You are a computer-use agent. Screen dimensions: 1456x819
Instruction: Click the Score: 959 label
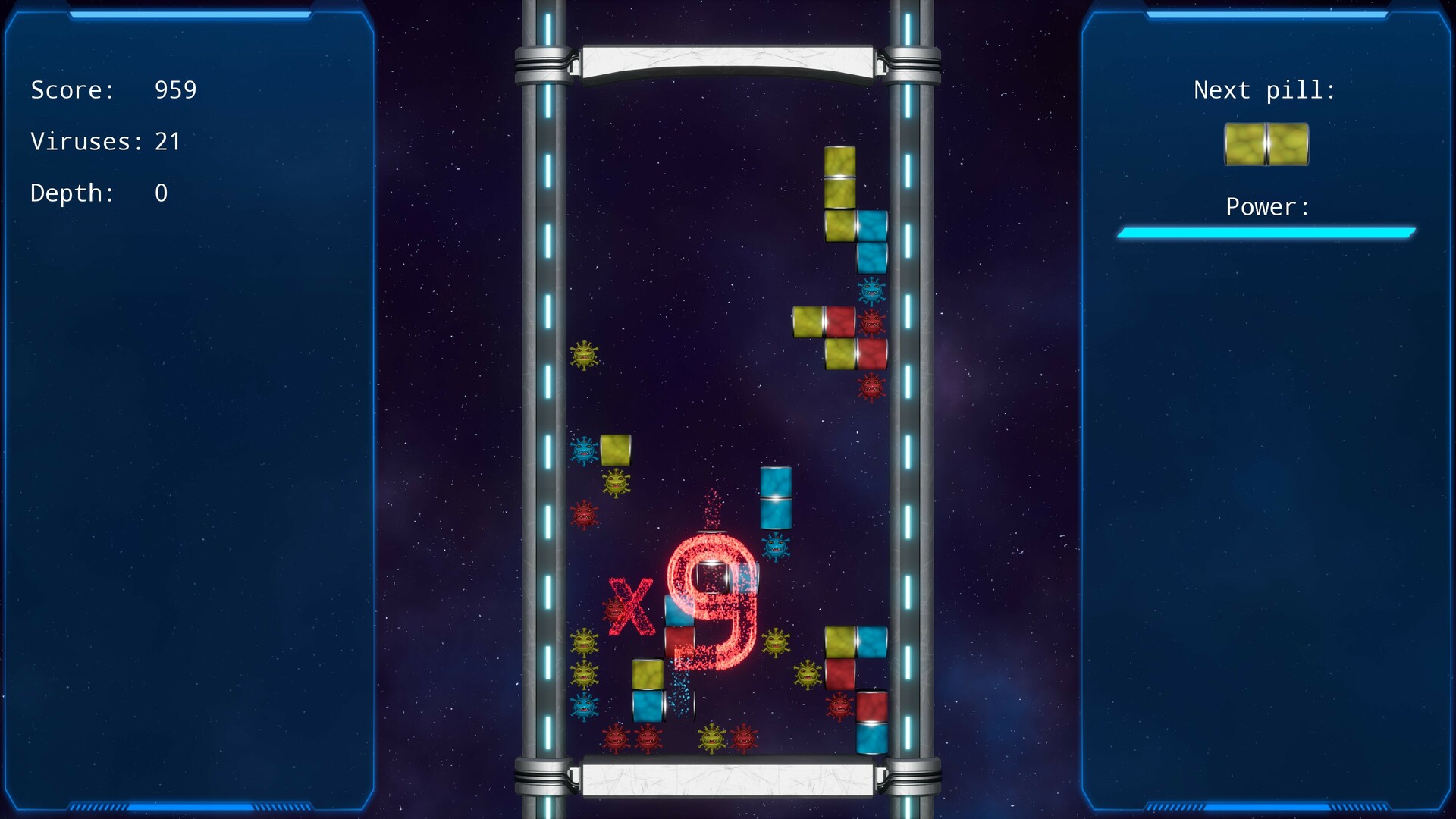pos(114,89)
